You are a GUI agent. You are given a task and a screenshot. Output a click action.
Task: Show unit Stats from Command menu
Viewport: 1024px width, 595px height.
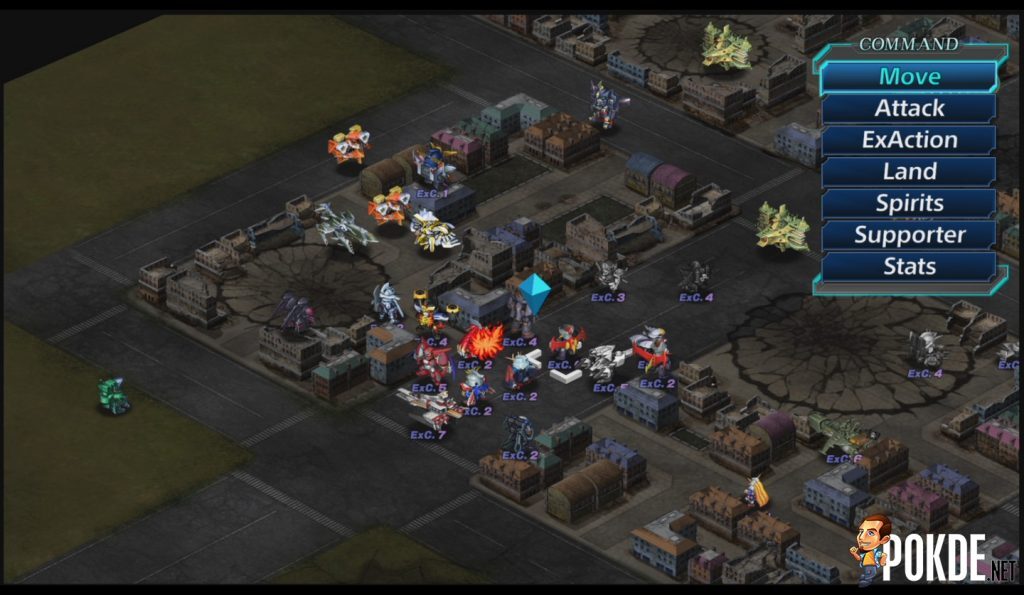909,267
